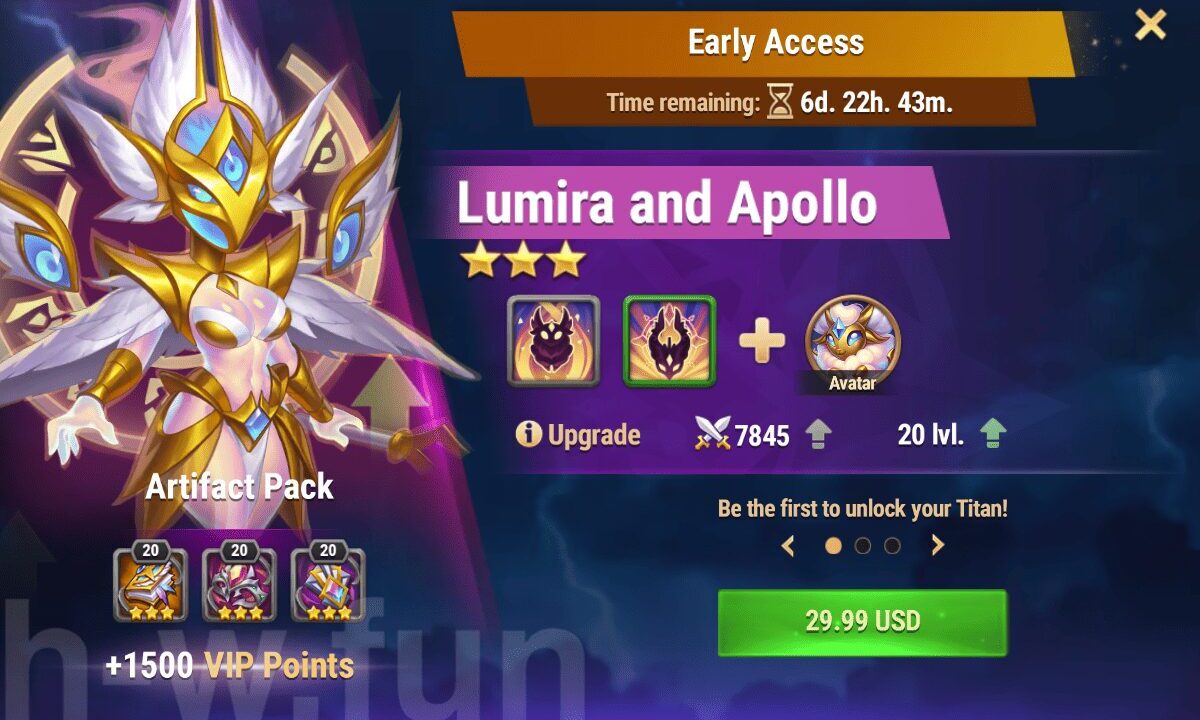
Task: Buy the pack for 29.99 USD
Action: 862,621
